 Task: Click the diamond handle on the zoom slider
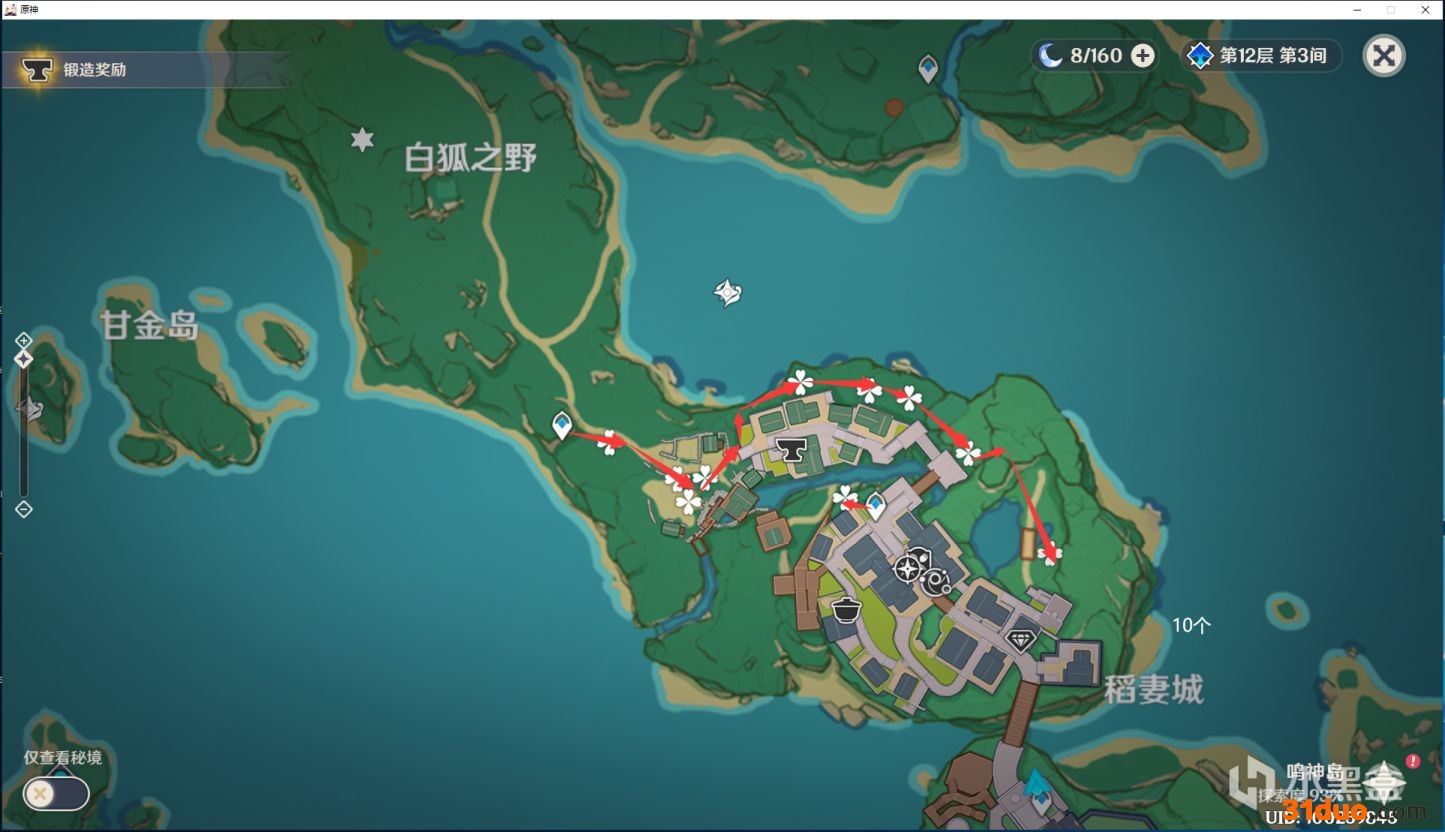[x=24, y=359]
